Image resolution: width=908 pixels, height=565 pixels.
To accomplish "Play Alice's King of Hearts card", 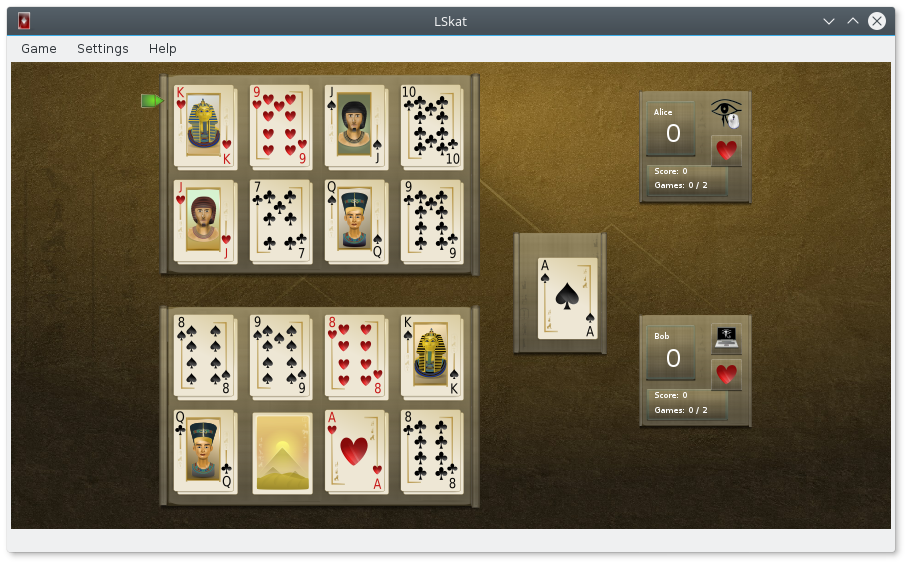I will coord(204,126).
